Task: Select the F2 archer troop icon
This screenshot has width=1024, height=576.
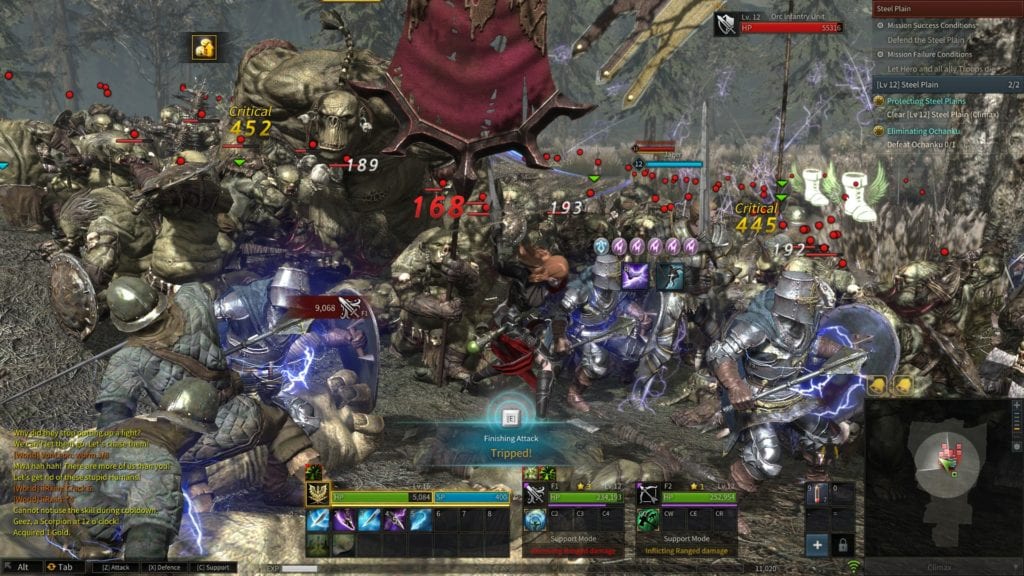Action: tap(647, 494)
